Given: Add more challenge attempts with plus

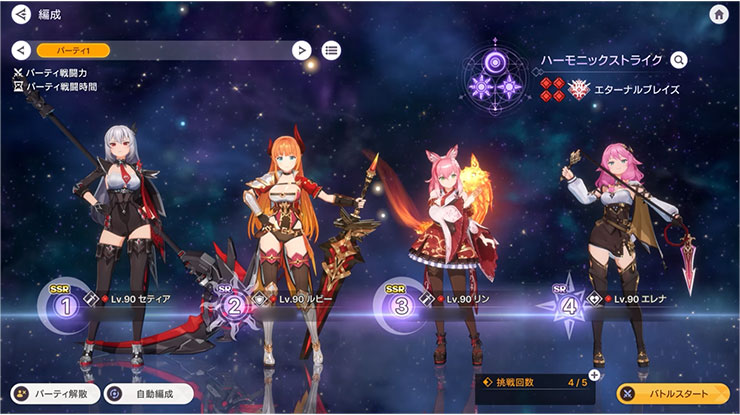Looking at the screenshot, I should coord(594,375).
